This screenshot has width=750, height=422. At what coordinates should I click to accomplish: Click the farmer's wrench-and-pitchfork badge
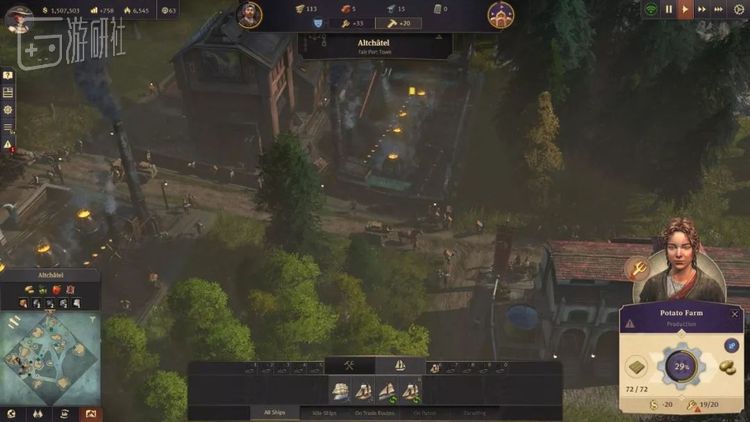tap(635, 268)
